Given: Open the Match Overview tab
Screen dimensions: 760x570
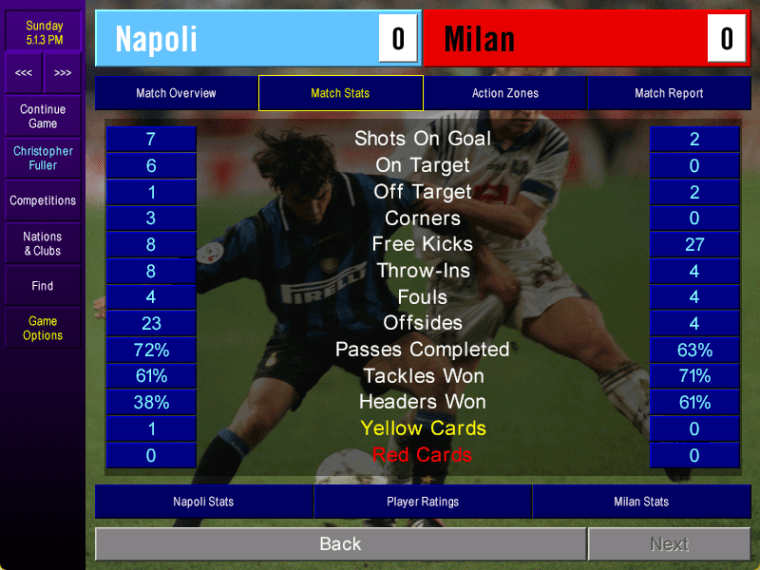Looking at the screenshot, I should point(176,93).
